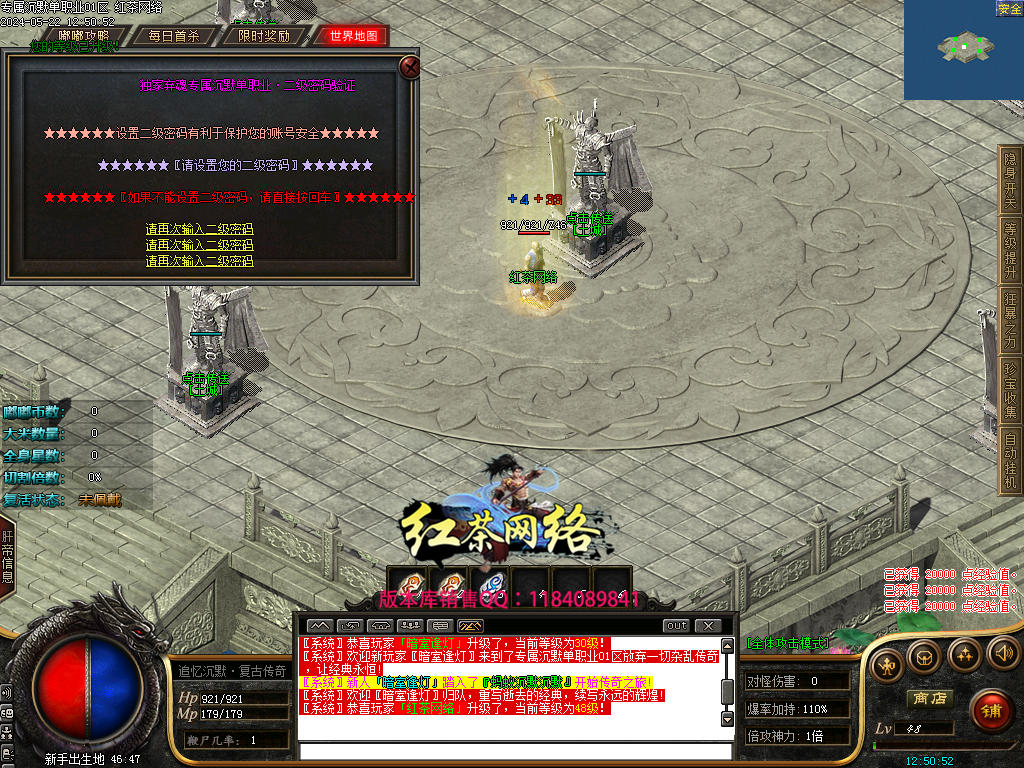Click the chat window X button
Image resolution: width=1024 pixels, height=768 pixels.
[708, 626]
